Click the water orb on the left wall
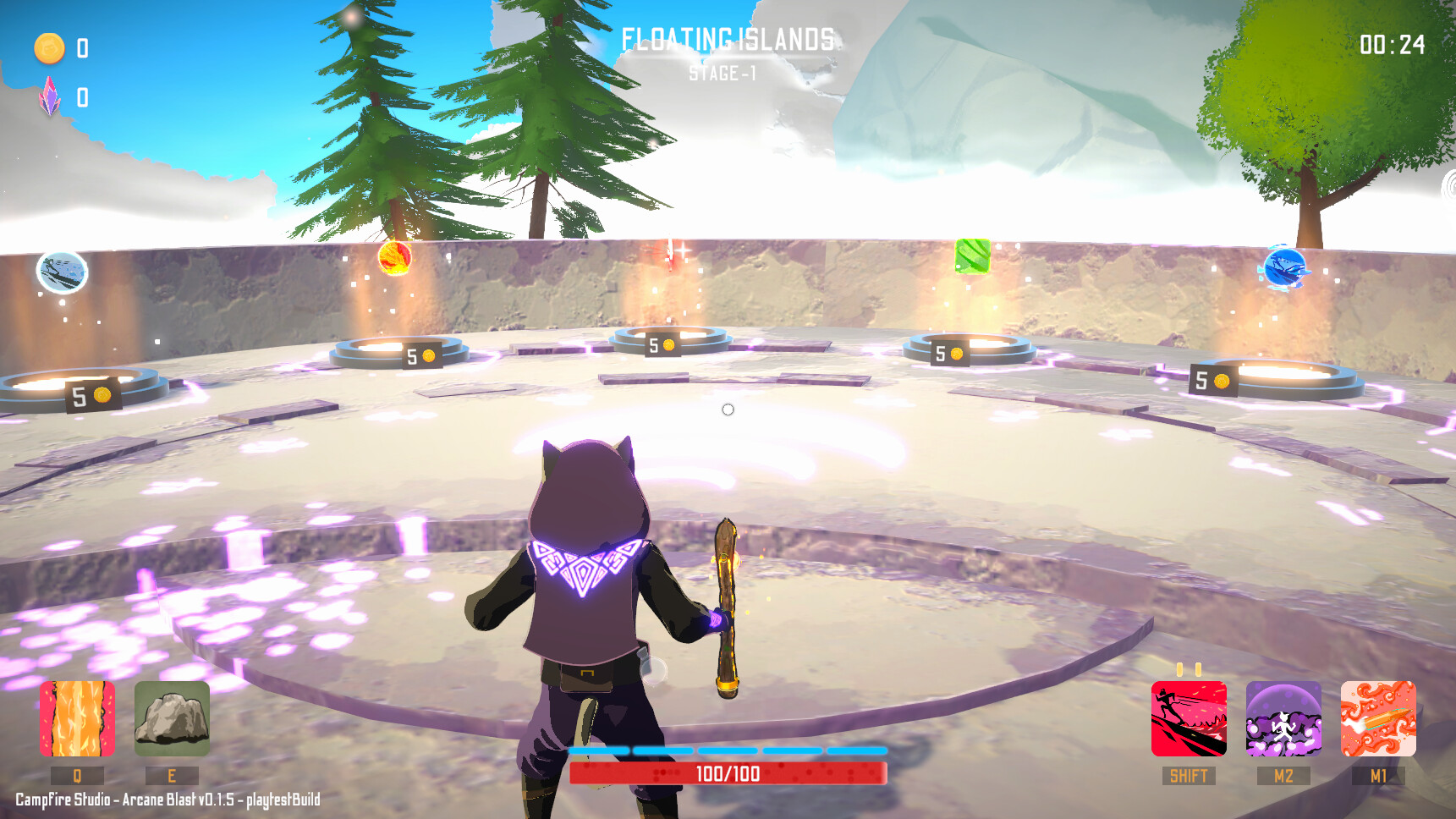The width and height of the screenshot is (1456, 819). tap(59, 272)
